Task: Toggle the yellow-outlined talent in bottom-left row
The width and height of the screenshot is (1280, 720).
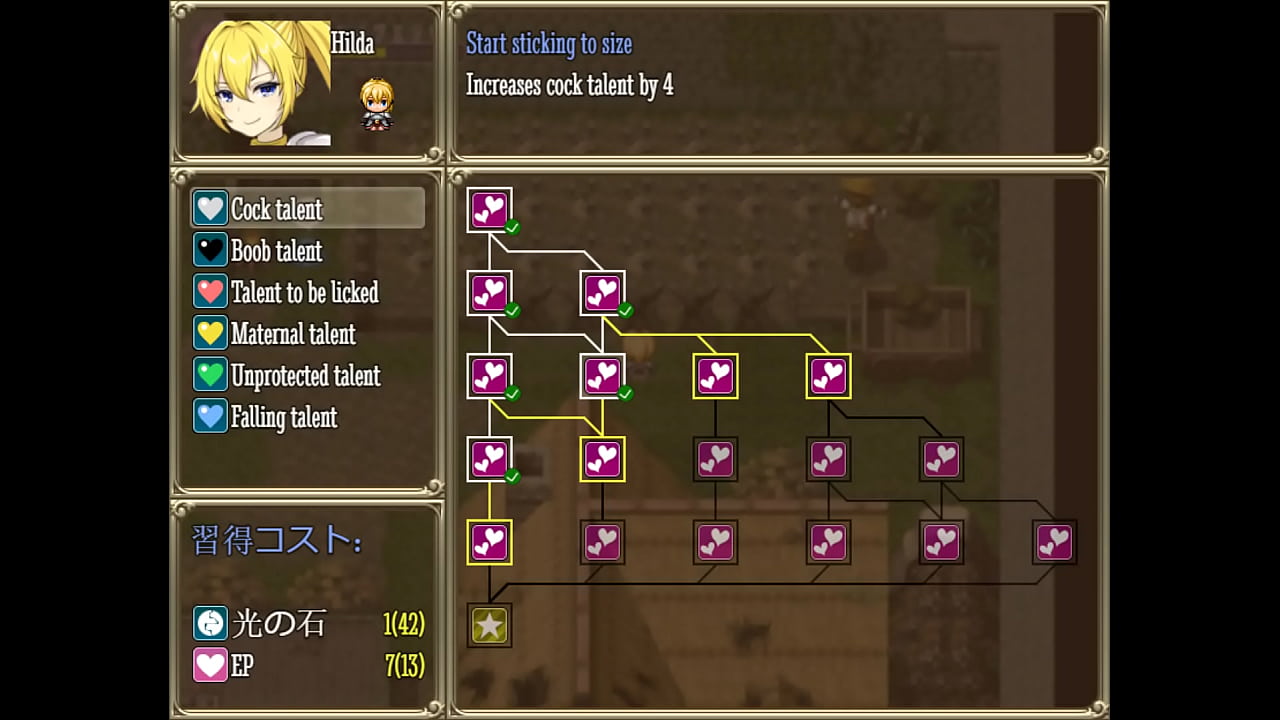Action: (489, 543)
